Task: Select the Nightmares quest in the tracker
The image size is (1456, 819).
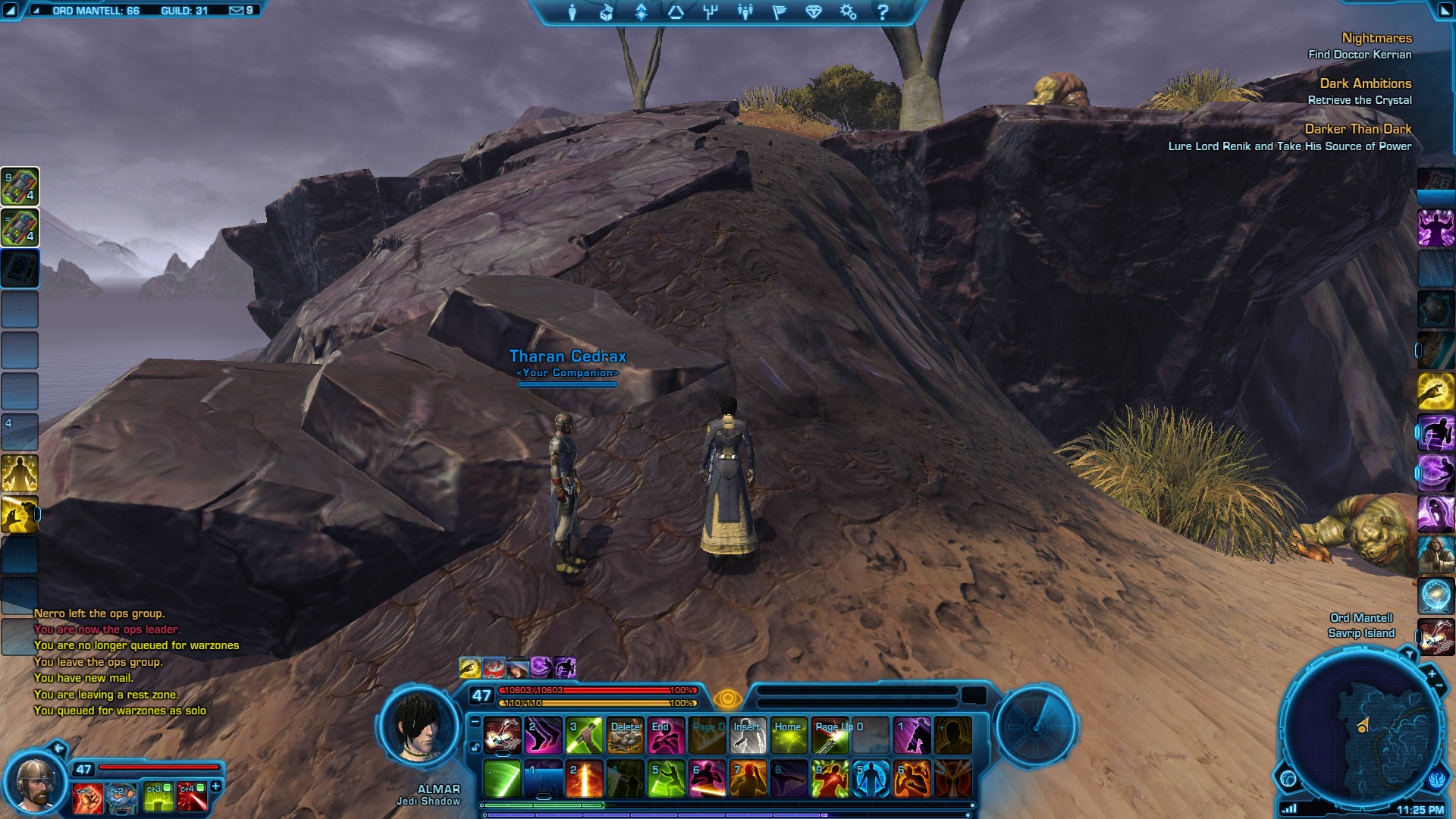Action: (x=1376, y=38)
